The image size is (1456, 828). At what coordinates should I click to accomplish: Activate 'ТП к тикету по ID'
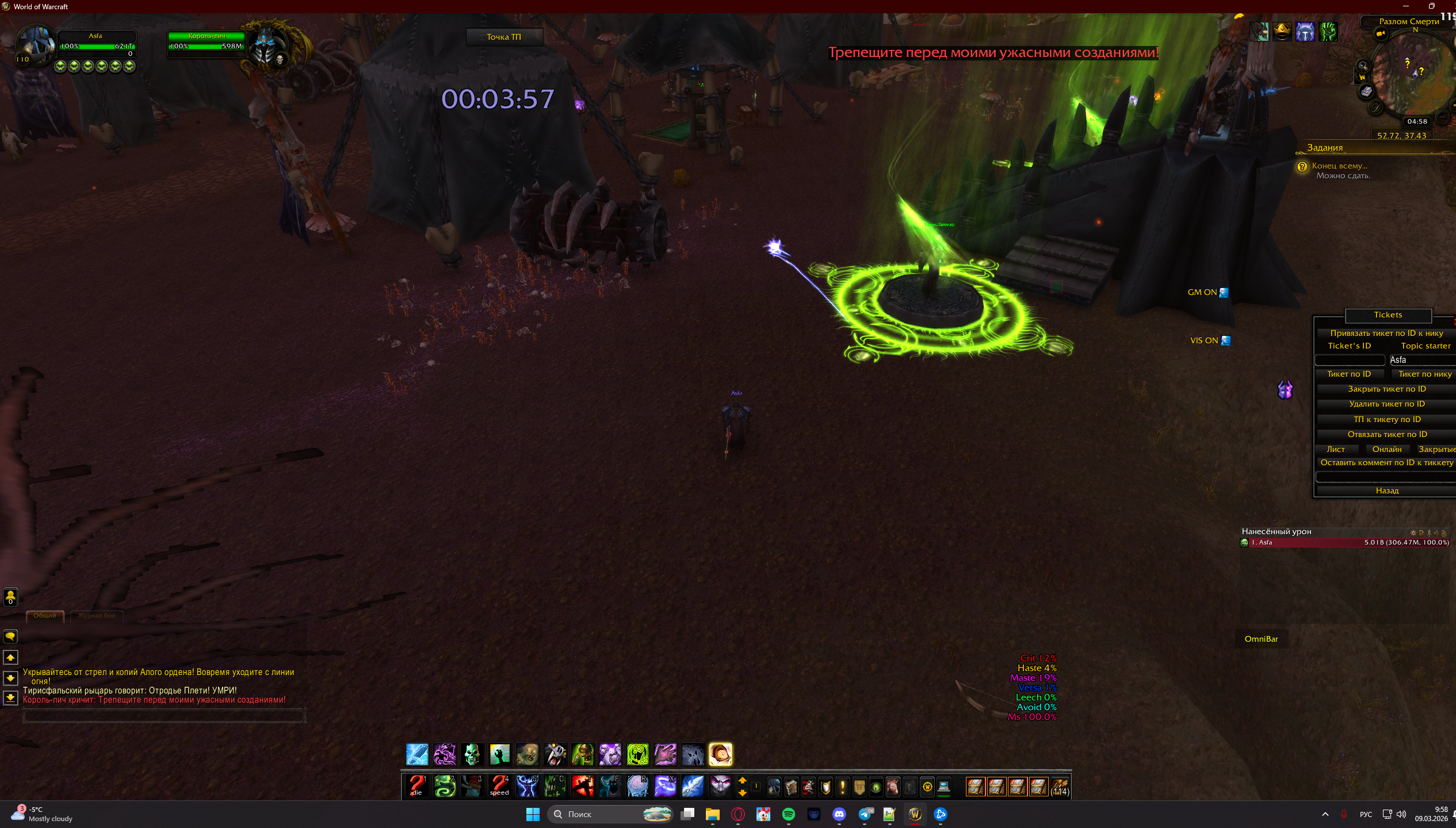pos(1386,420)
